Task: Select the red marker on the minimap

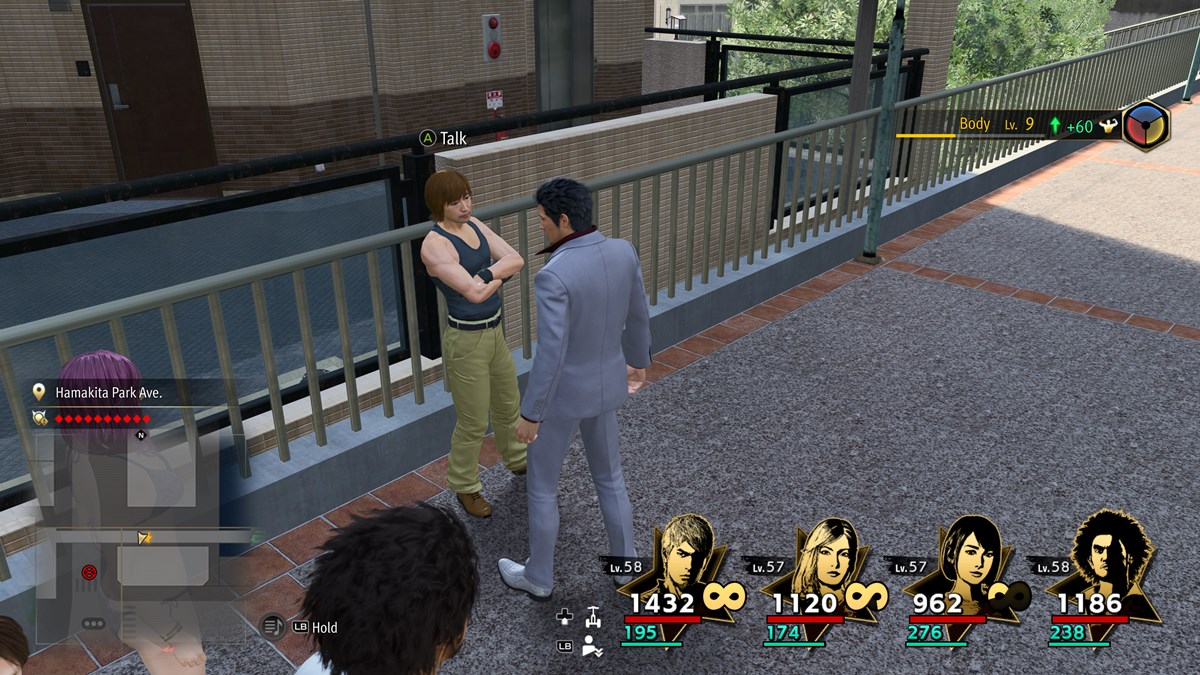Action: tap(89, 572)
